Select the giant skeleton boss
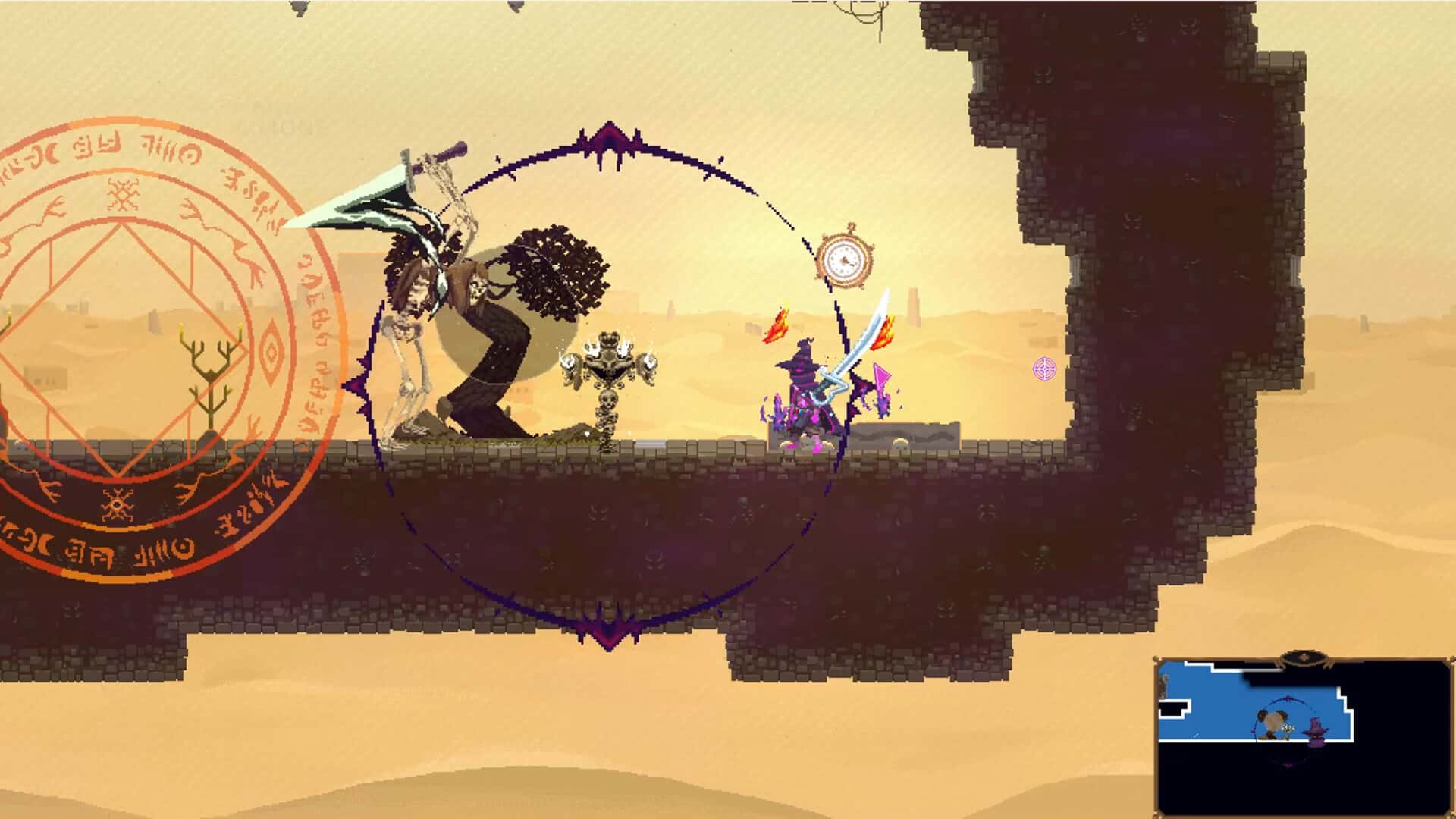The image size is (1456, 819). pos(478,318)
